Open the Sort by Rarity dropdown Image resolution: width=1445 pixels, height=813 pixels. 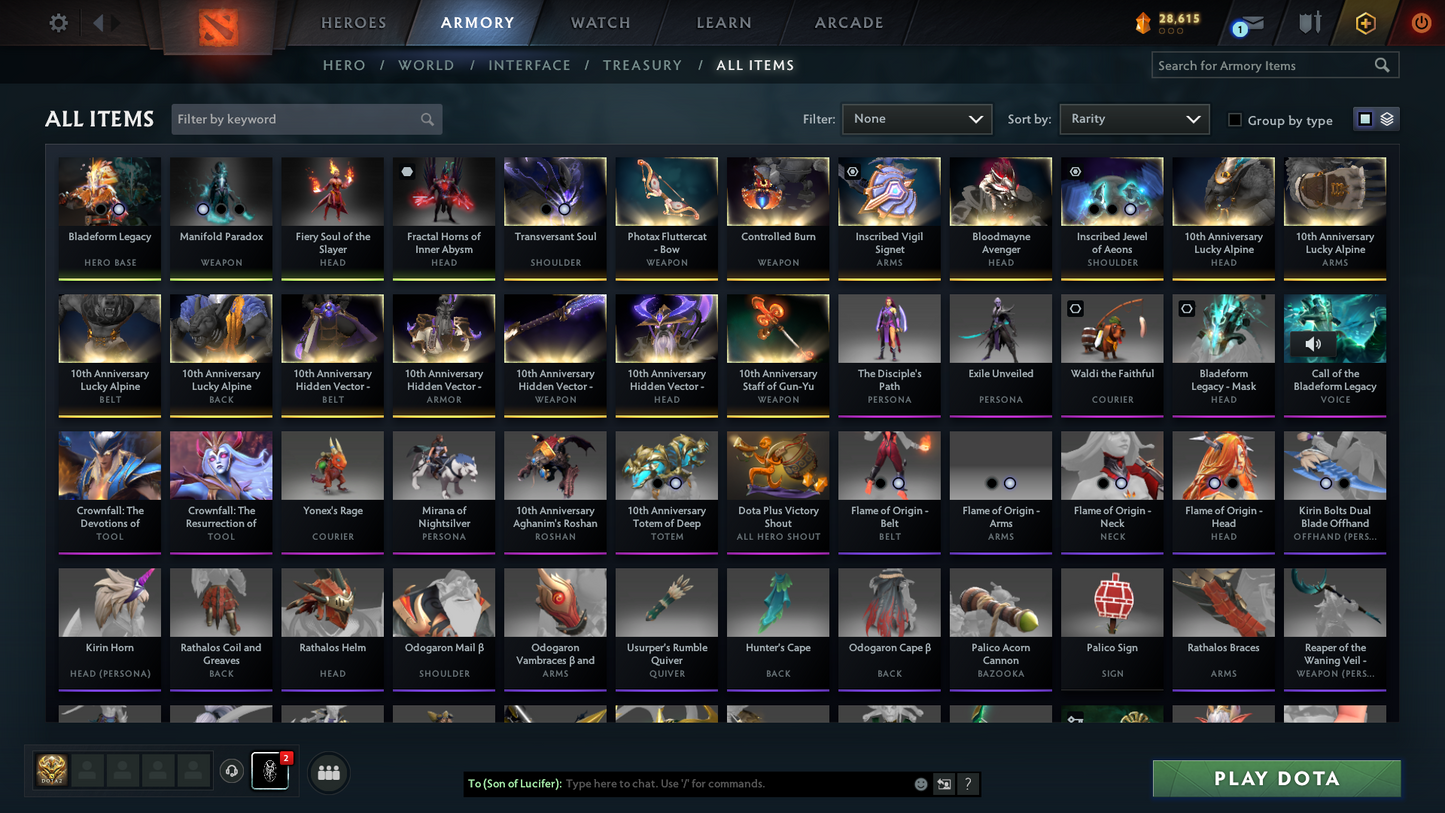pyautogui.click(x=1134, y=119)
